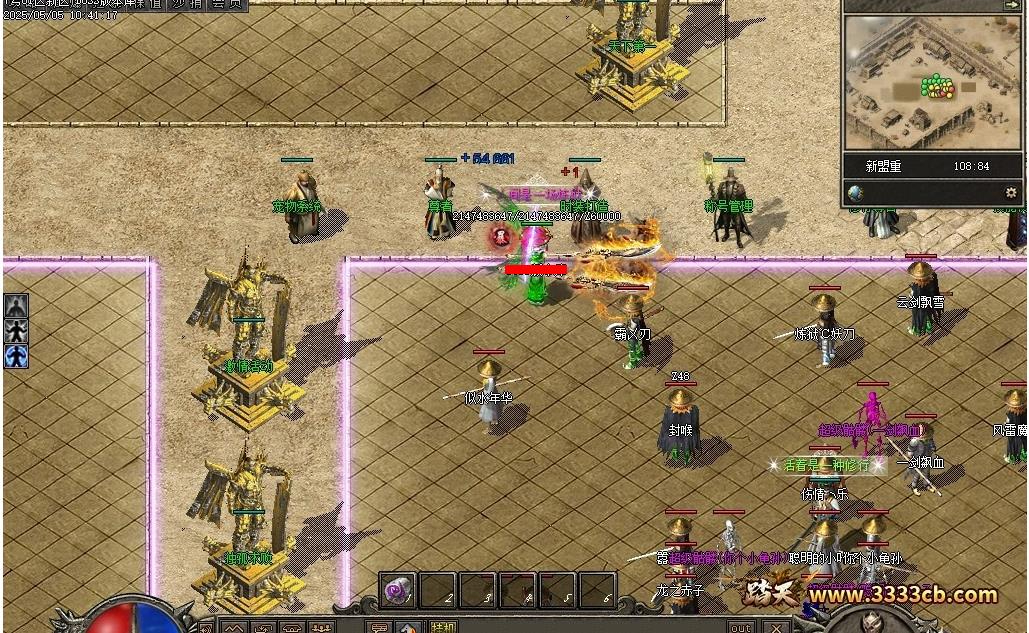Activate the 挂机 auto-play button
The width and height of the screenshot is (1029, 633).
[441, 627]
